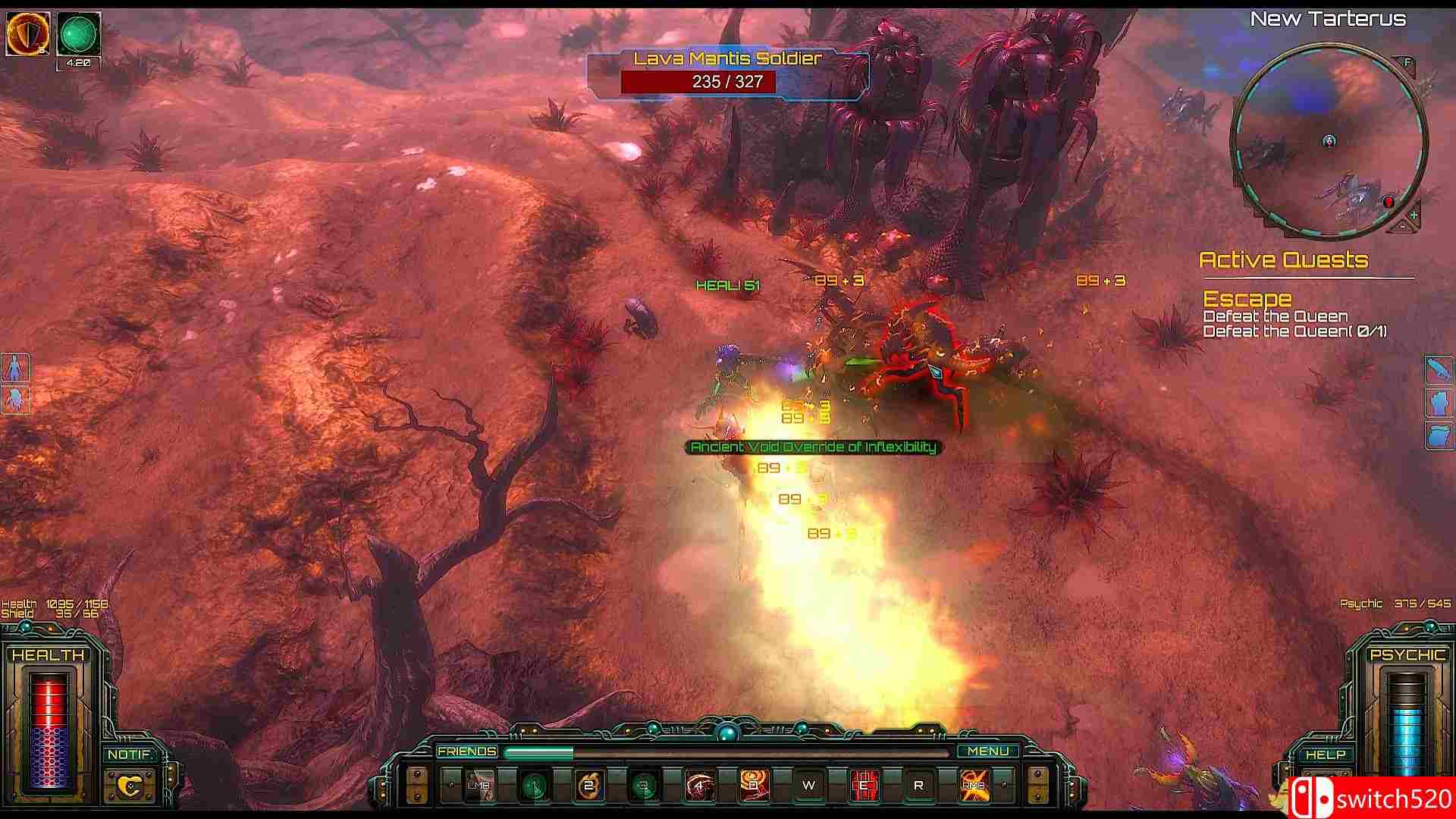Toggle minimap zoom with the plus marker
This screenshot has width=1456, height=819.
[x=1415, y=213]
